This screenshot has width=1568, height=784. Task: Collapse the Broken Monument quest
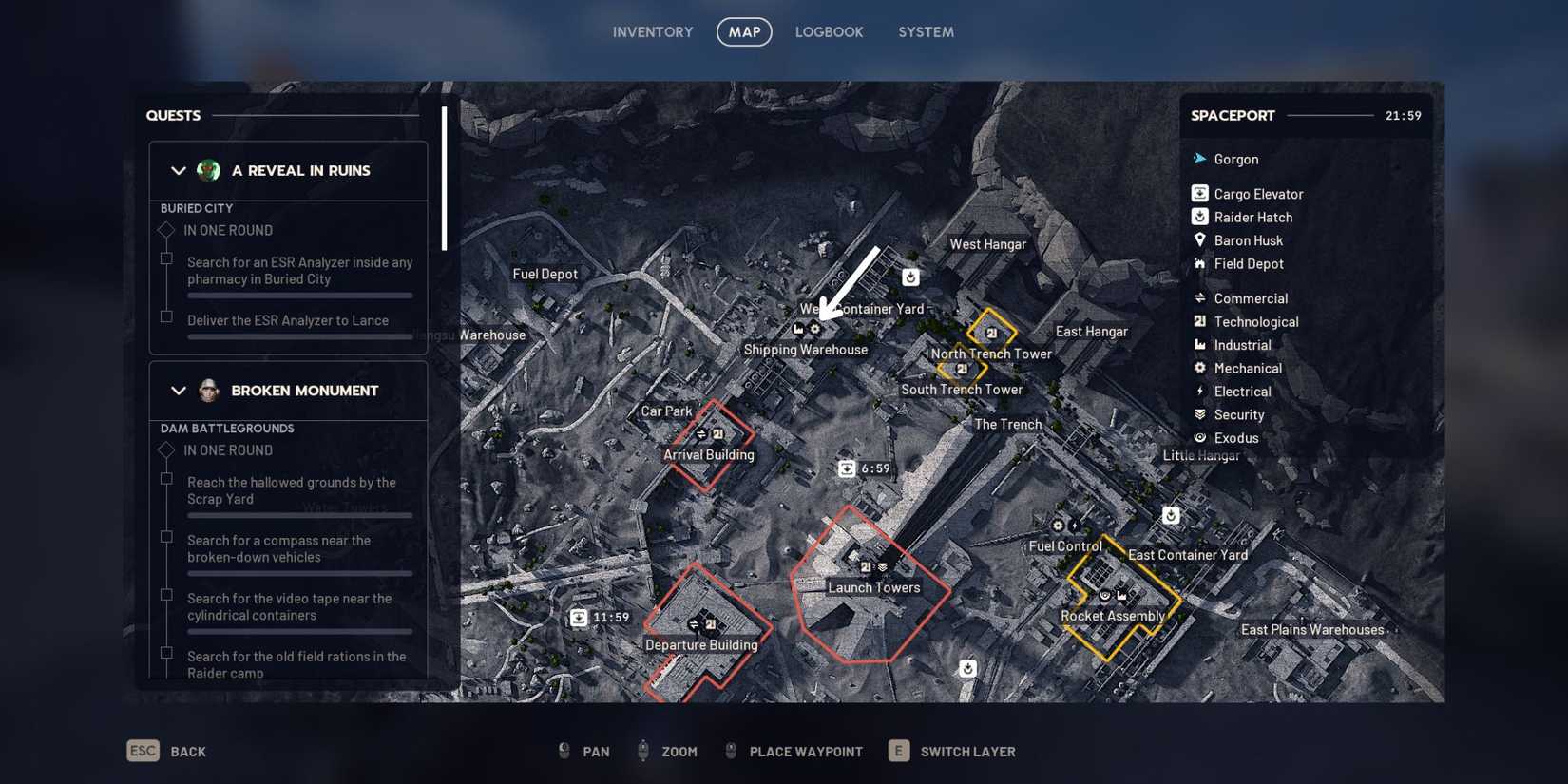tap(178, 391)
